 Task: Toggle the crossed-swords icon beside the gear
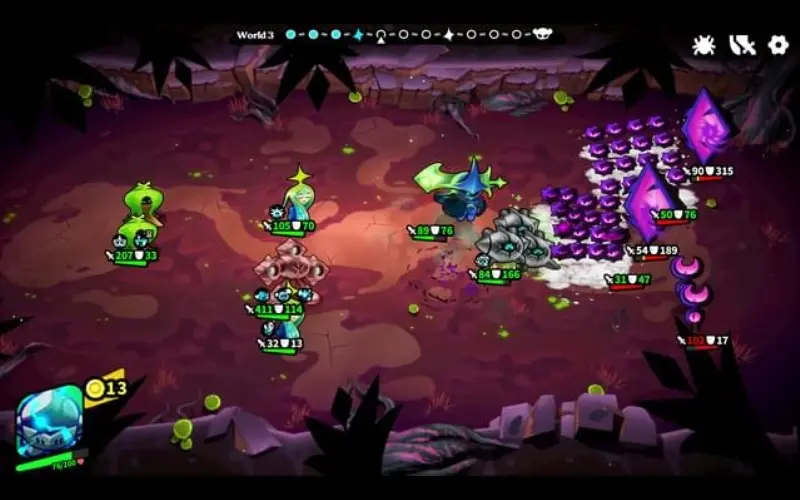tap(741, 45)
